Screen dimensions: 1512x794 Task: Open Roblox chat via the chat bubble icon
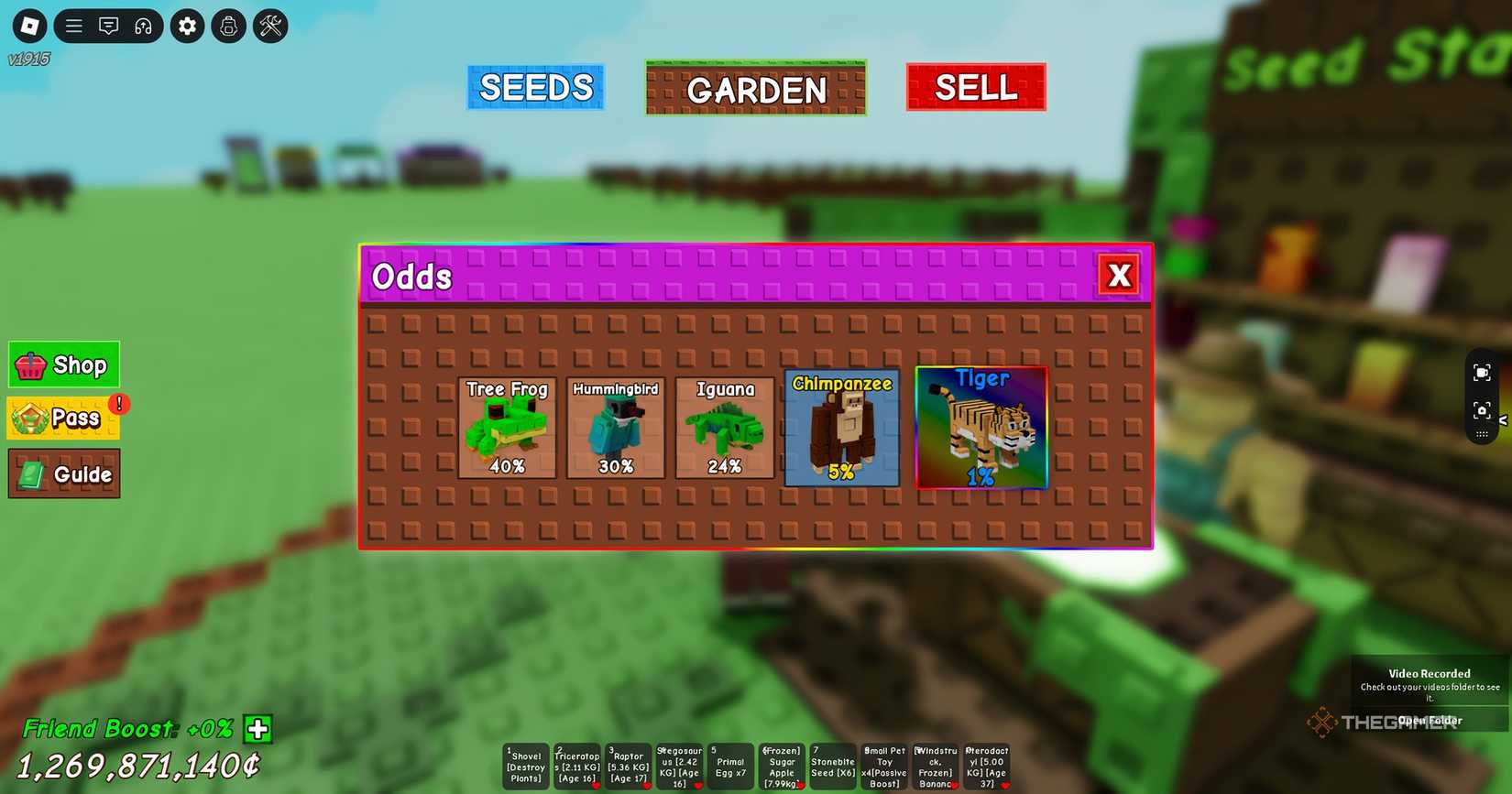(x=109, y=26)
